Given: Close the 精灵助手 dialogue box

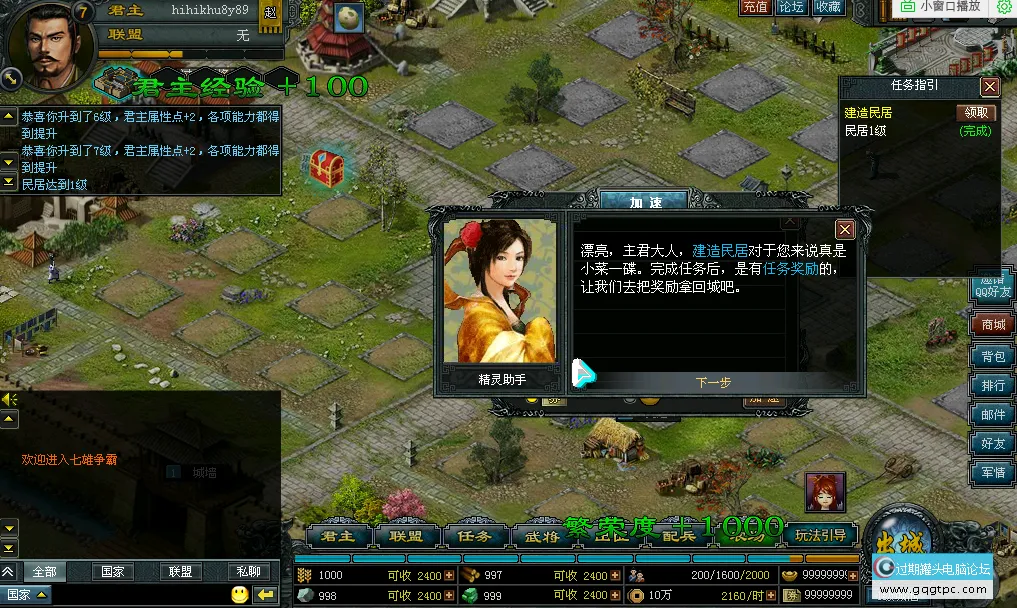Looking at the screenshot, I should [845, 229].
